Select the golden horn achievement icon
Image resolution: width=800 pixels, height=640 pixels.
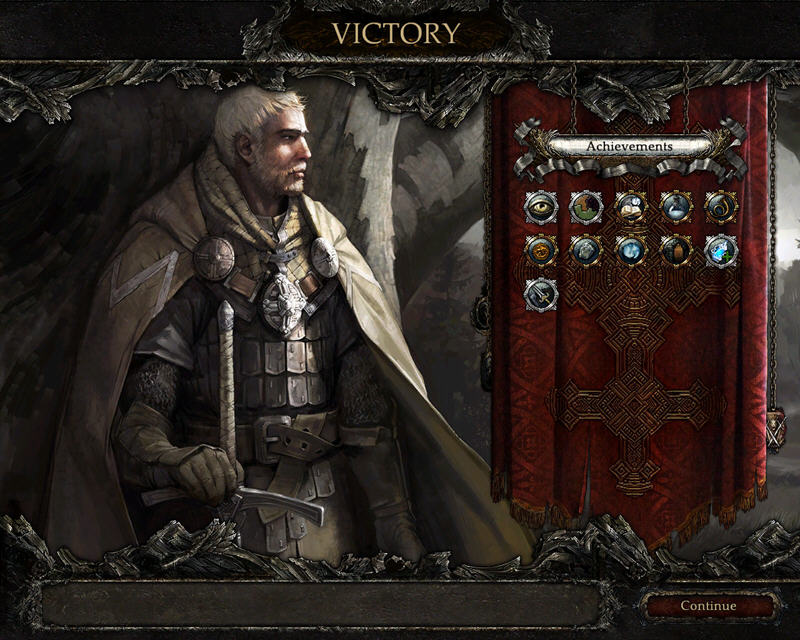pyautogui.click(x=721, y=207)
